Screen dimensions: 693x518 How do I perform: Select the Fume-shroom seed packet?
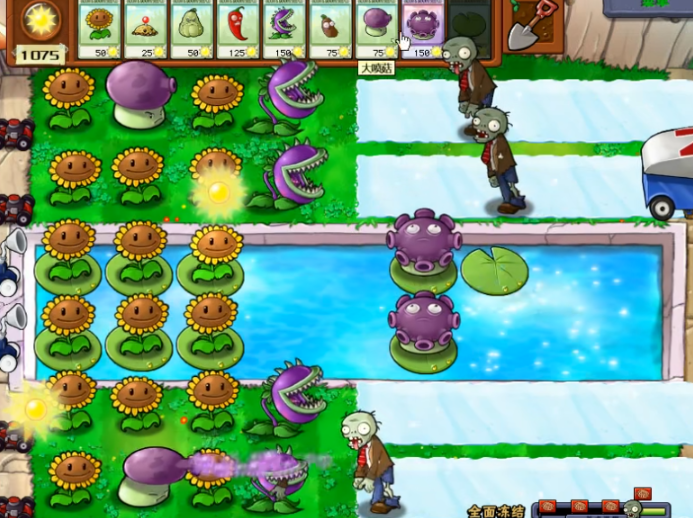[x=376, y=28]
